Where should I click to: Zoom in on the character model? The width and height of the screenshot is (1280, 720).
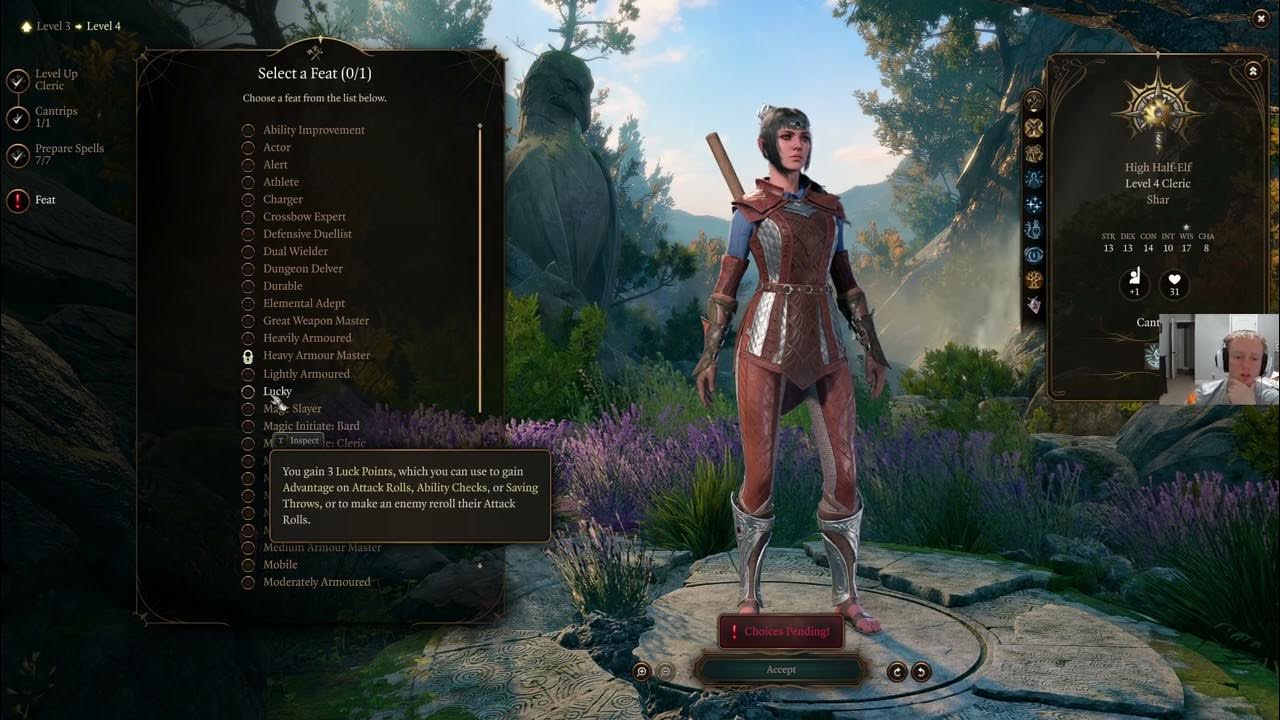(642, 672)
